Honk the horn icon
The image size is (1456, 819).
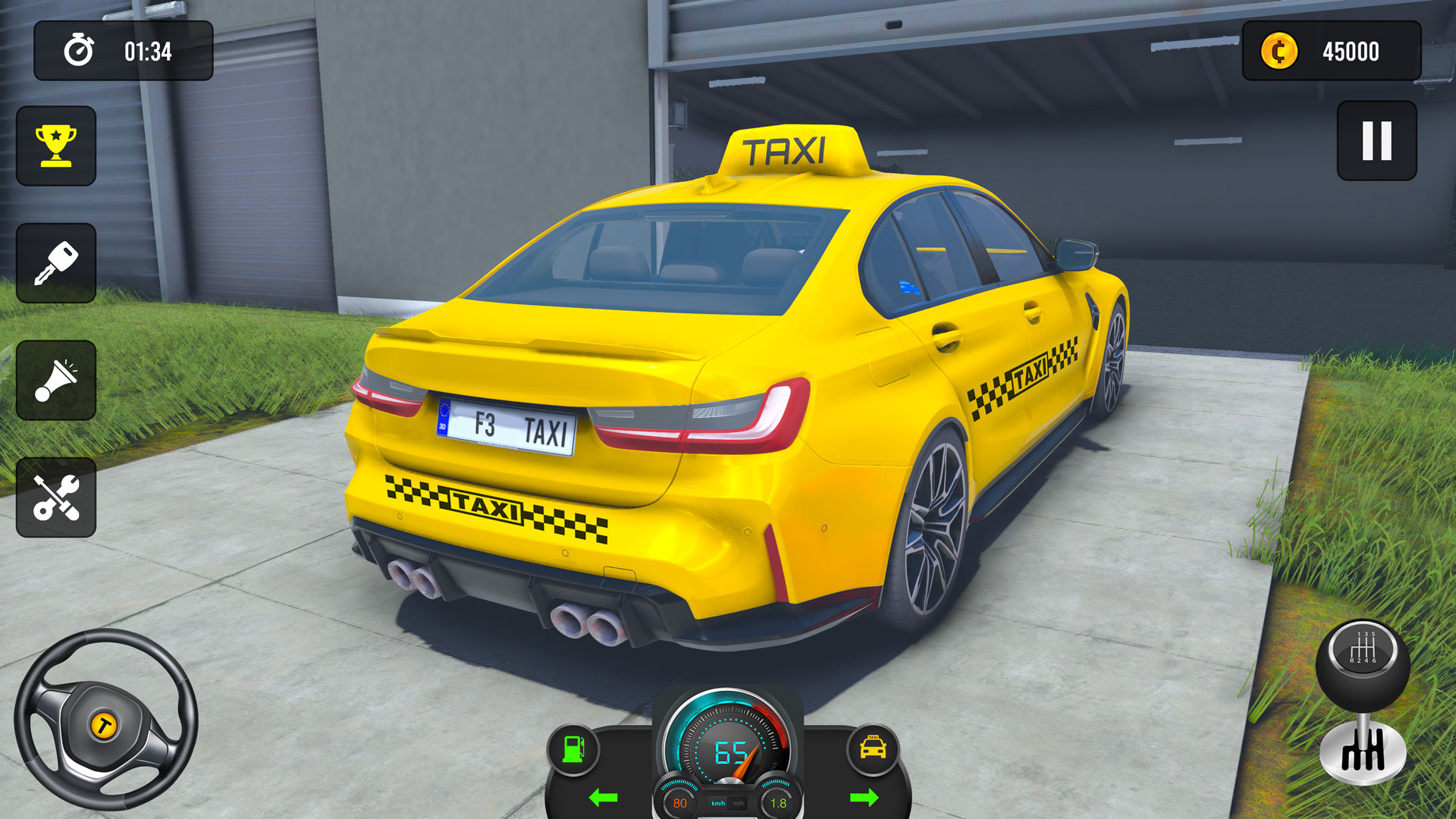click(x=57, y=381)
